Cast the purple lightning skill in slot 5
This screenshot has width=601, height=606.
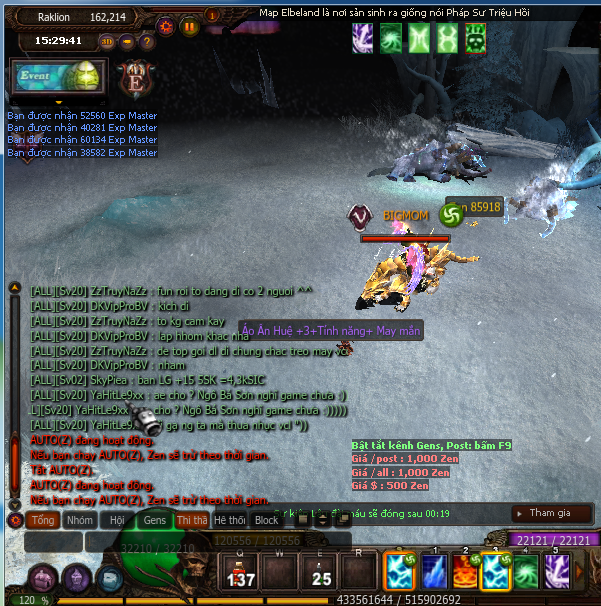point(557,573)
